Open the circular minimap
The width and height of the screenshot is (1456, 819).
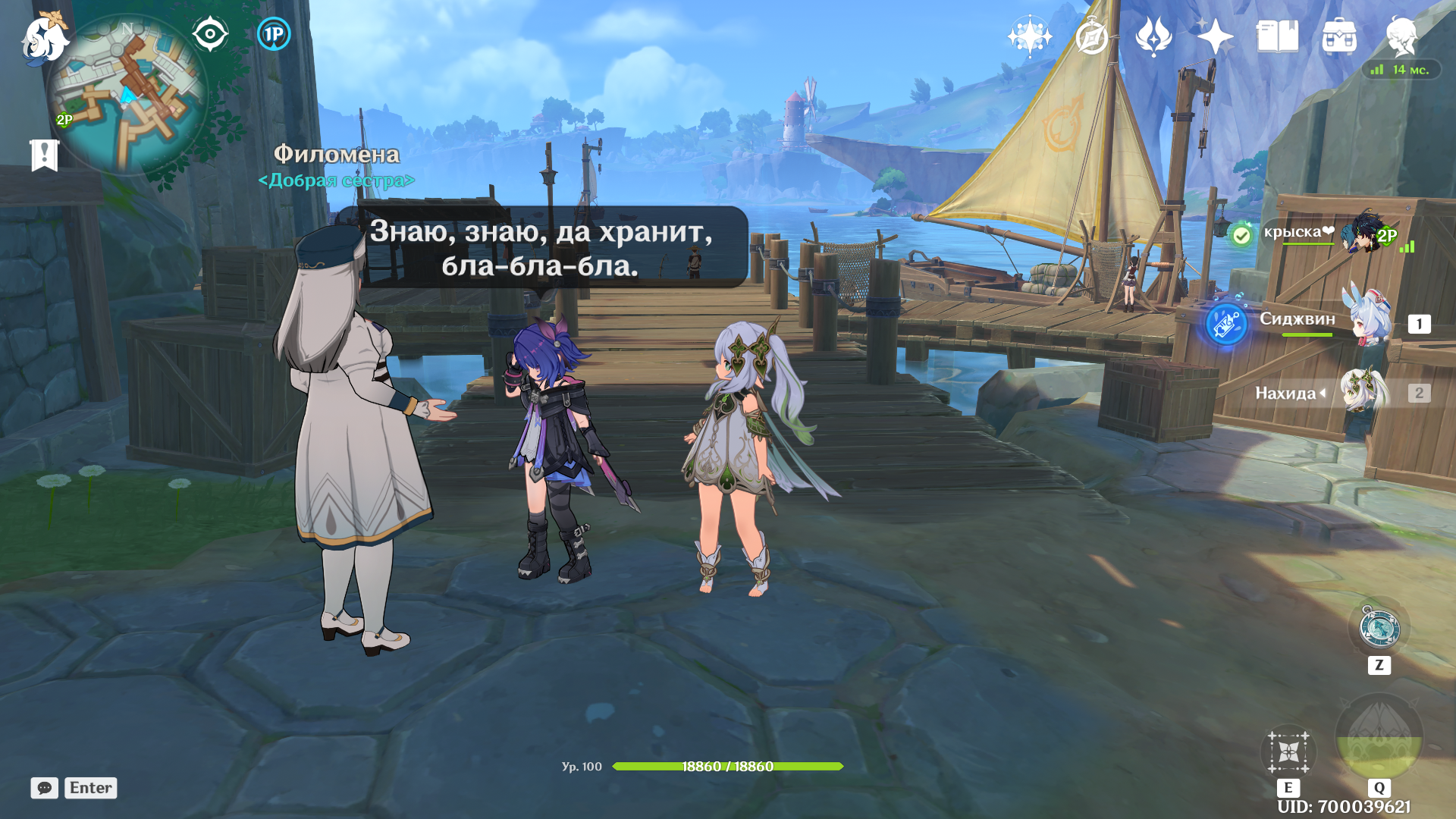(127, 96)
